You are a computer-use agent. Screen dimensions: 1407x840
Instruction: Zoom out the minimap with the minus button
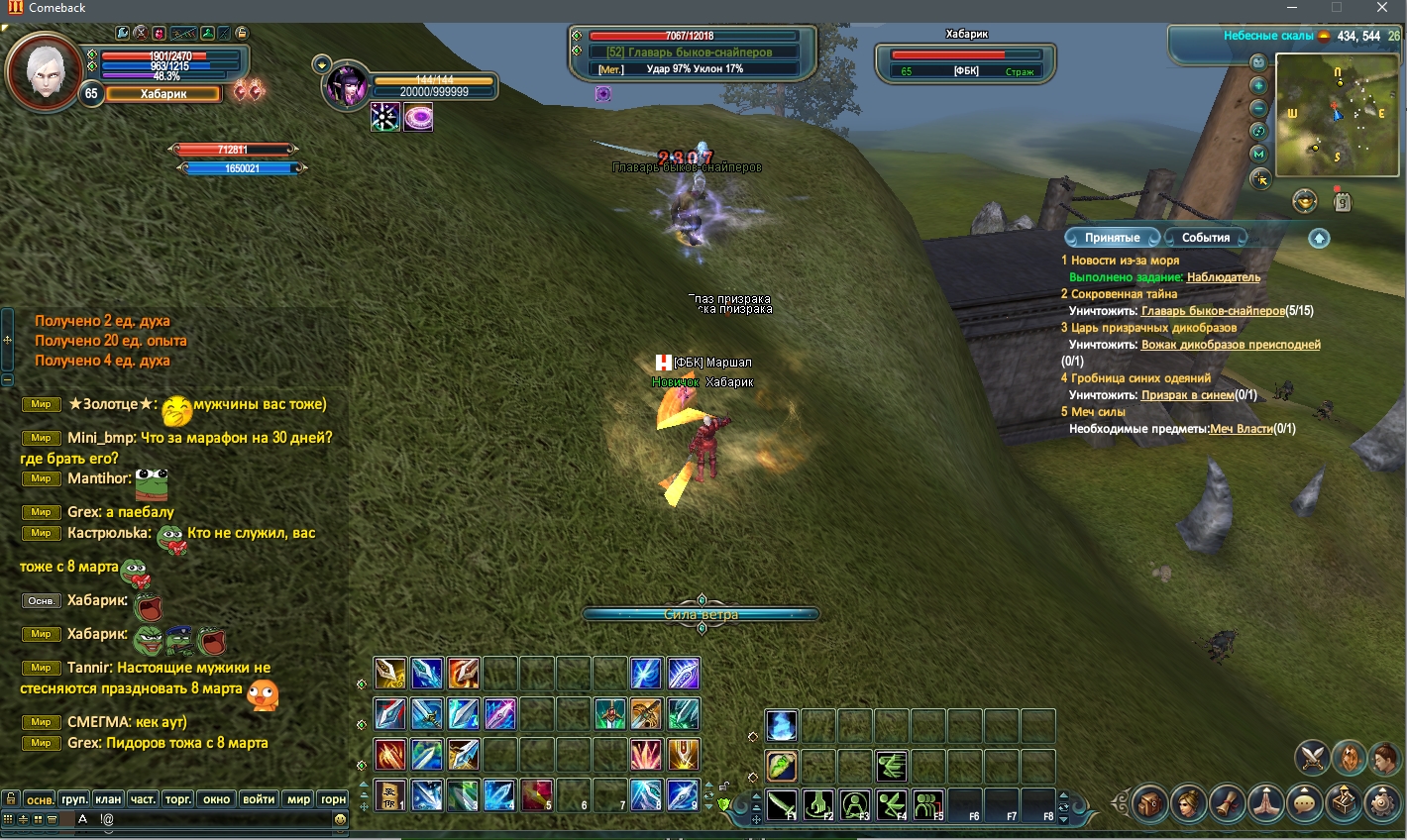click(x=1258, y=108)
